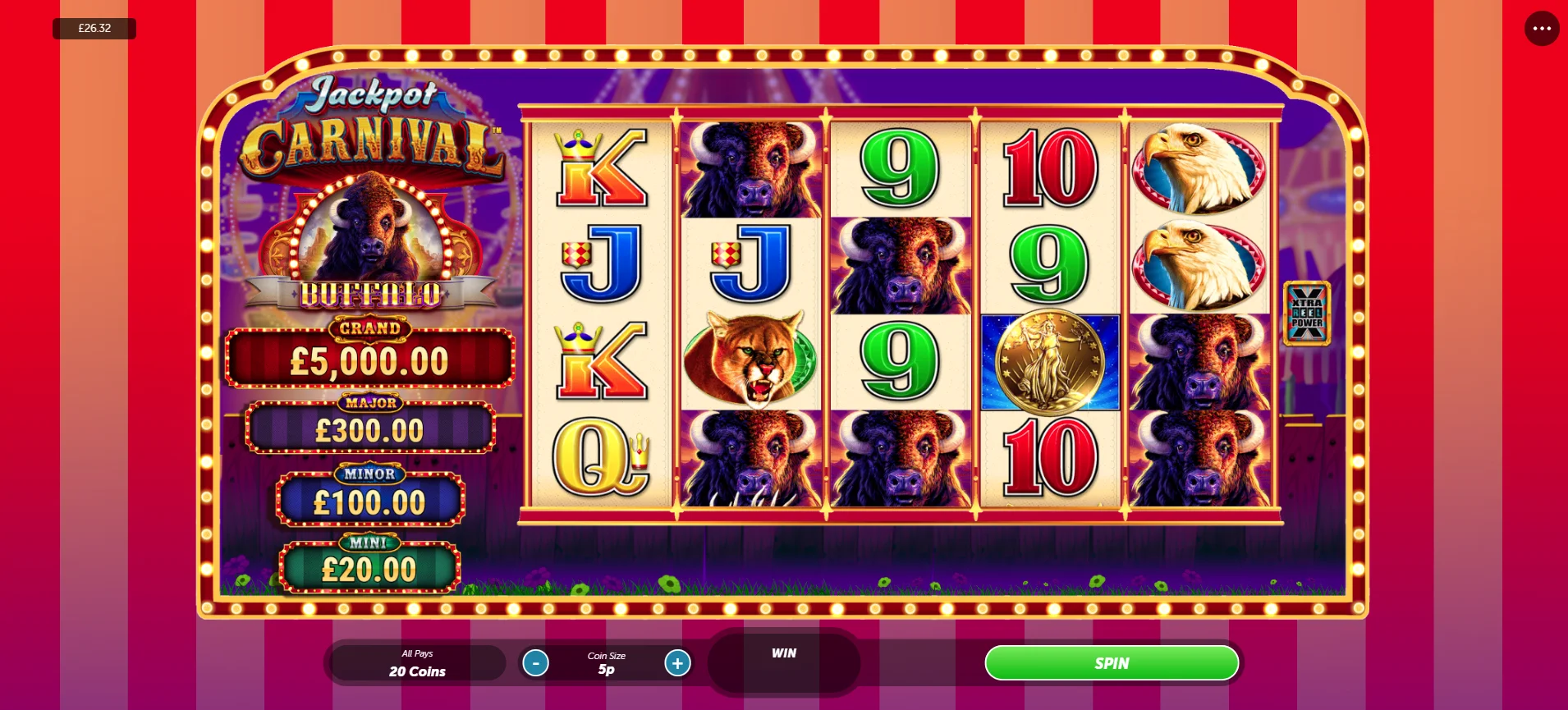The width and height of the screenshot is (1568, 710).
Task: Open the All Pays 20 Coins selector
Action: click(417, 662)
